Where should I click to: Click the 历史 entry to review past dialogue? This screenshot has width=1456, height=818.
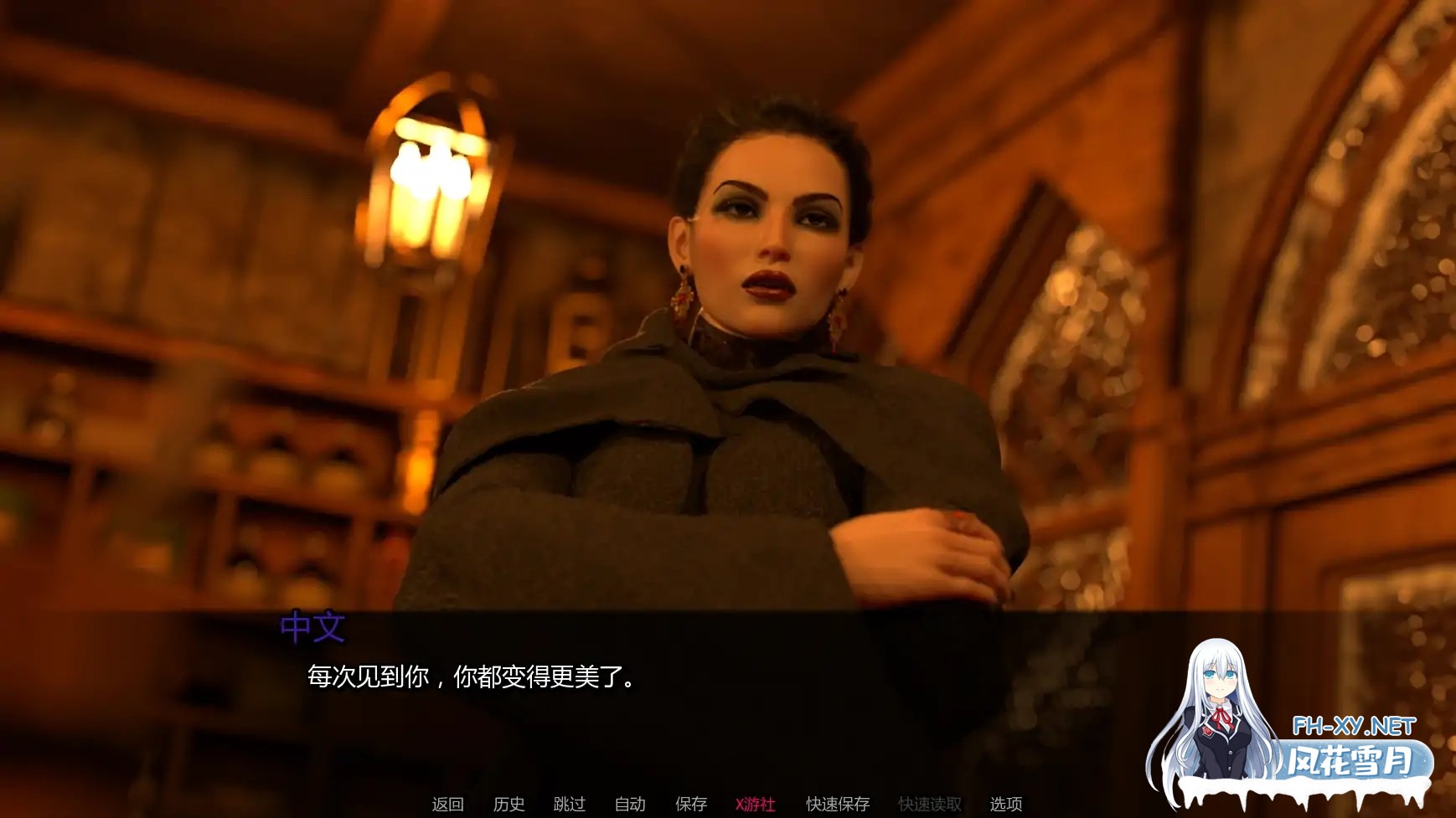(509, 804)
